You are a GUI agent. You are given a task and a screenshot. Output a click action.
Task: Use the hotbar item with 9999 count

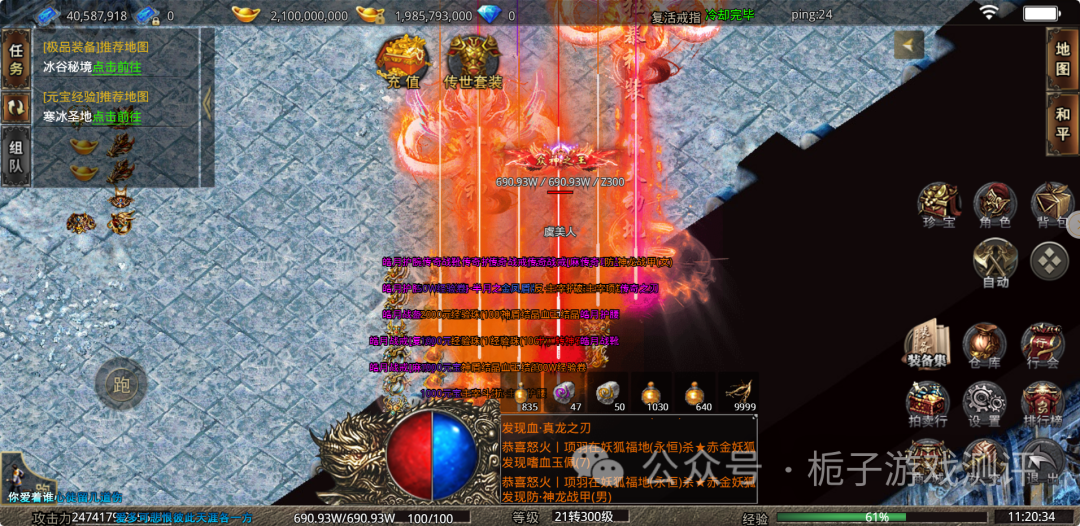coord(740,392)
